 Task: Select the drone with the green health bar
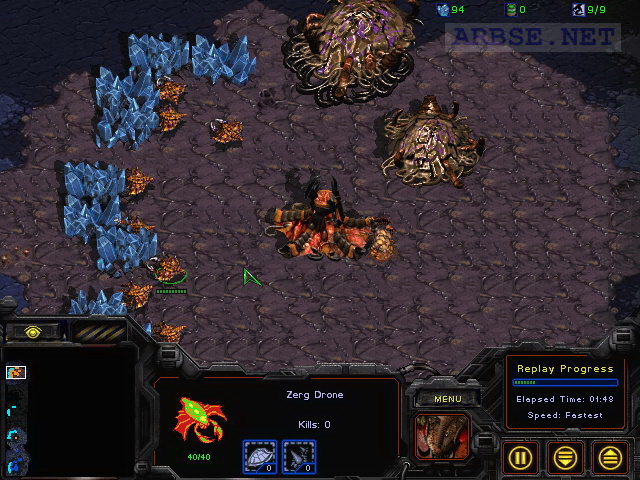(168, 269)
